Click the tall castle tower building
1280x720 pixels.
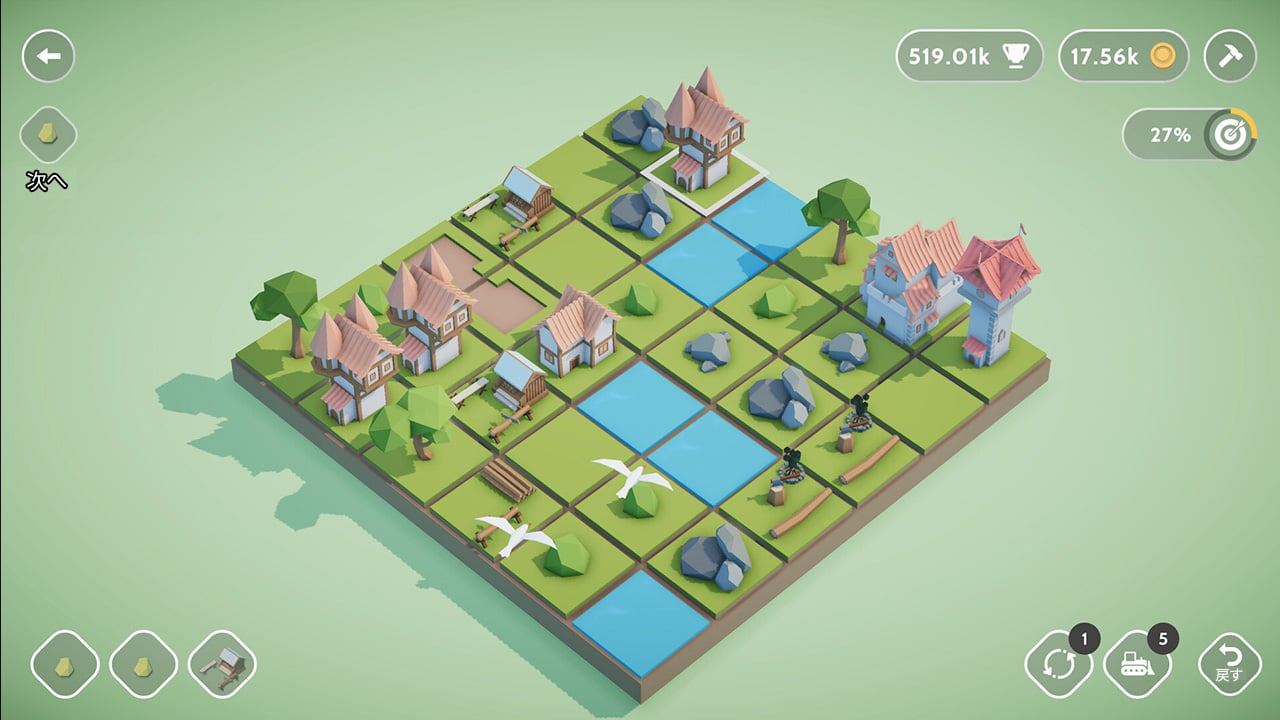[x=995, y=300]
